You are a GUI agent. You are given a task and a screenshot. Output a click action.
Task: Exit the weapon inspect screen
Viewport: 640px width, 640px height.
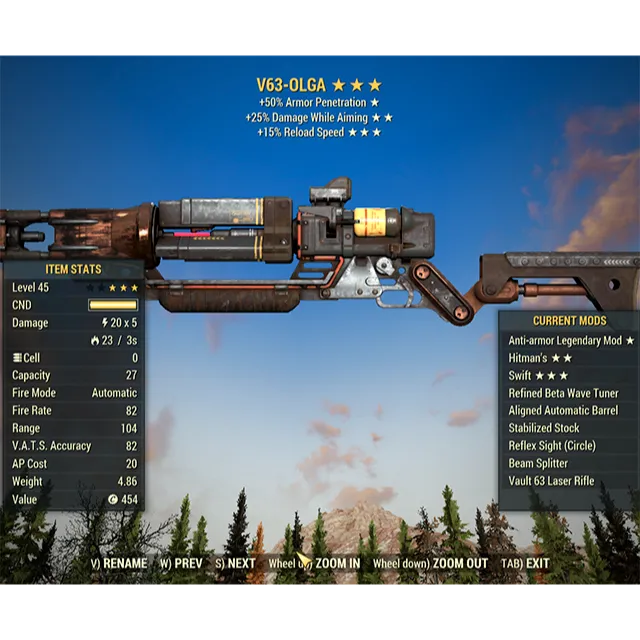526,563
